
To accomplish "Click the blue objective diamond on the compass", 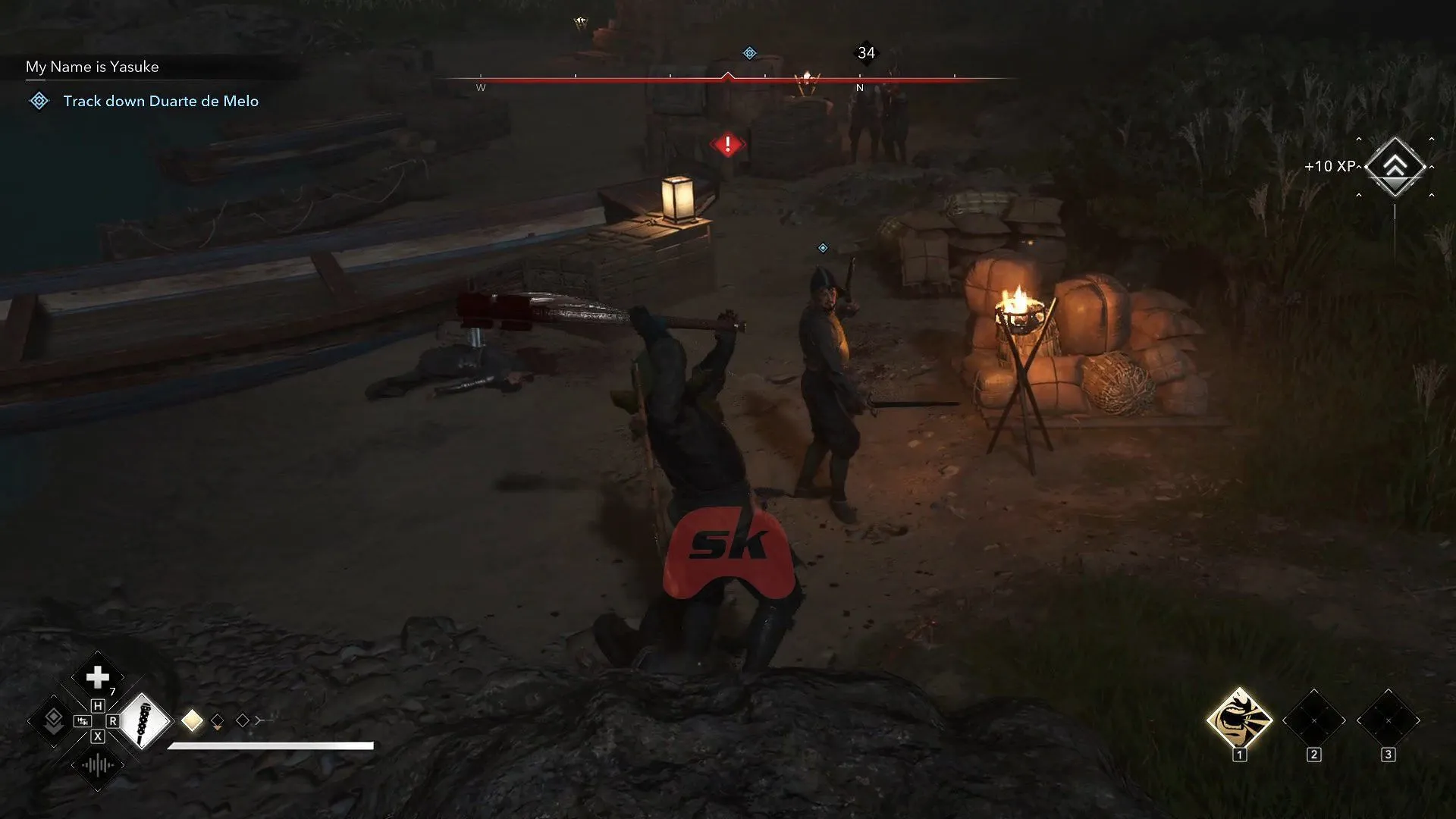I will click(x=749, y=52).
